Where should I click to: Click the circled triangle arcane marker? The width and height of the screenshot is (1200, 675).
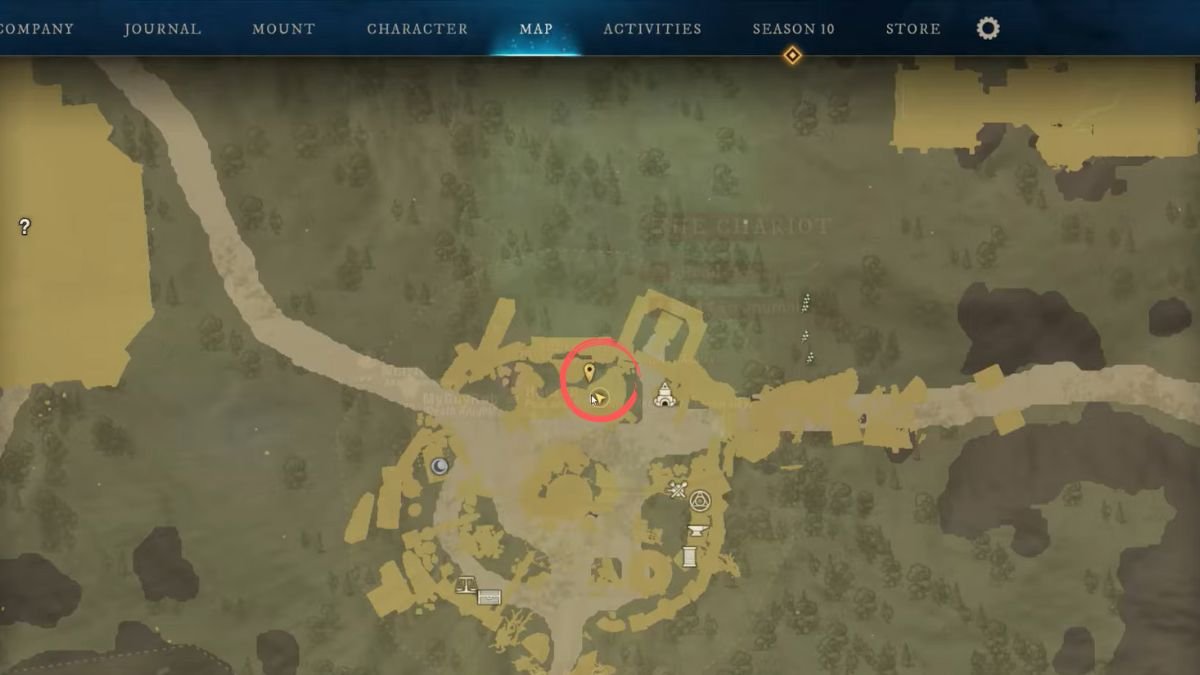click(700, 501)
